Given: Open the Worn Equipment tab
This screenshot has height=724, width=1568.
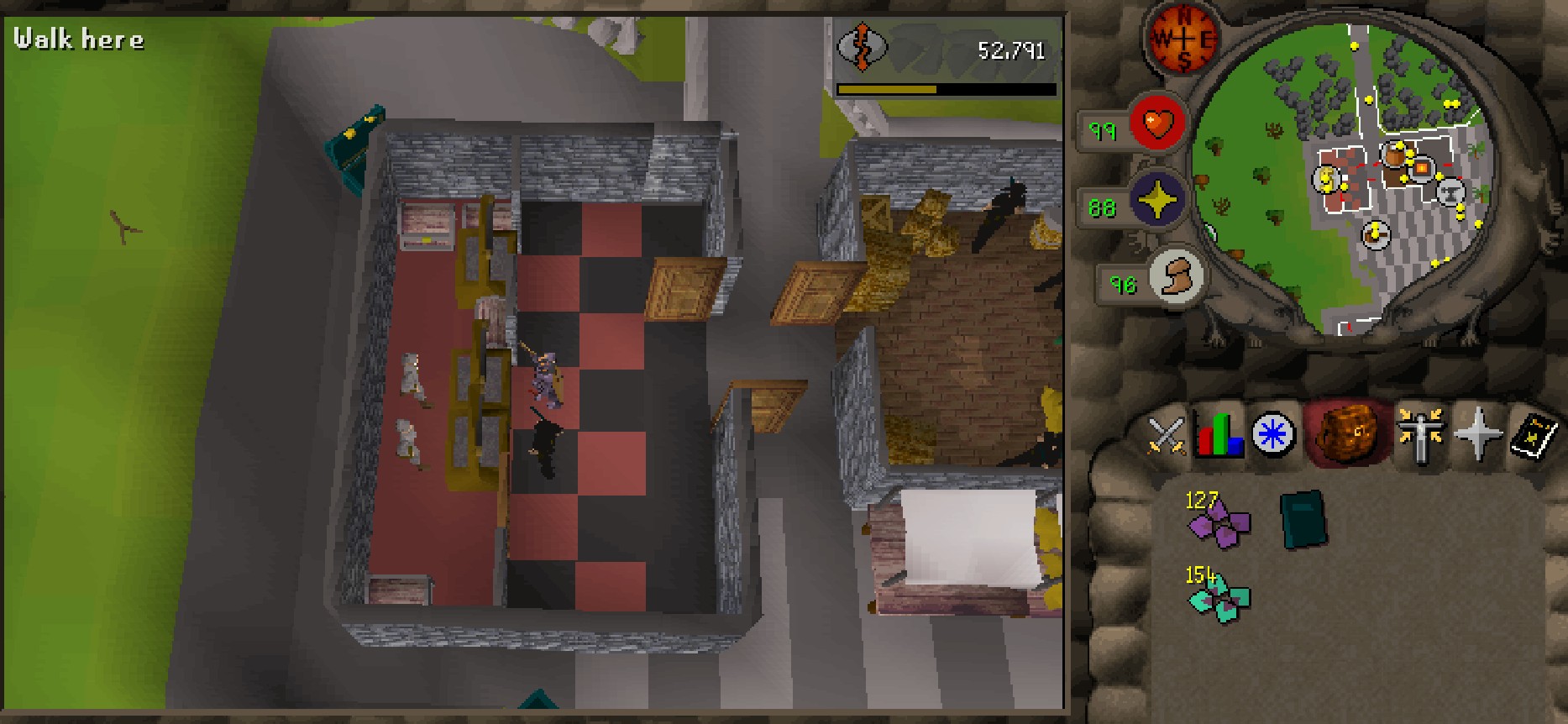Looking at the screenshot, I should point(1419,435).
